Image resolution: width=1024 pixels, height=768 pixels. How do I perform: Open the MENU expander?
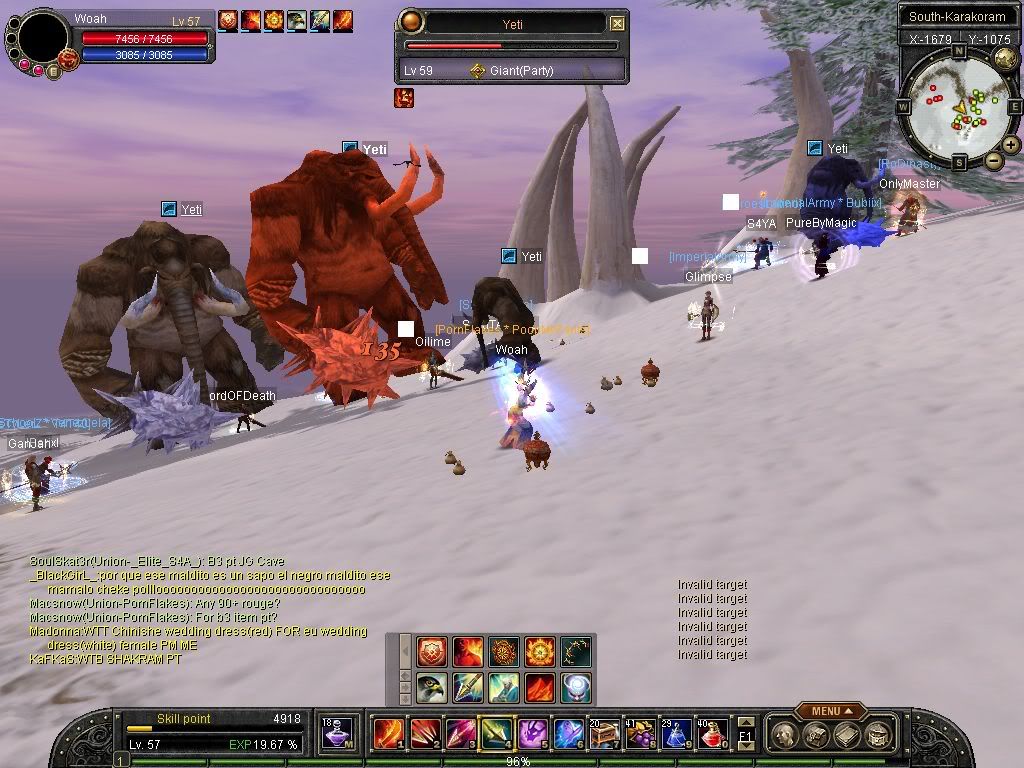[825, 711]
